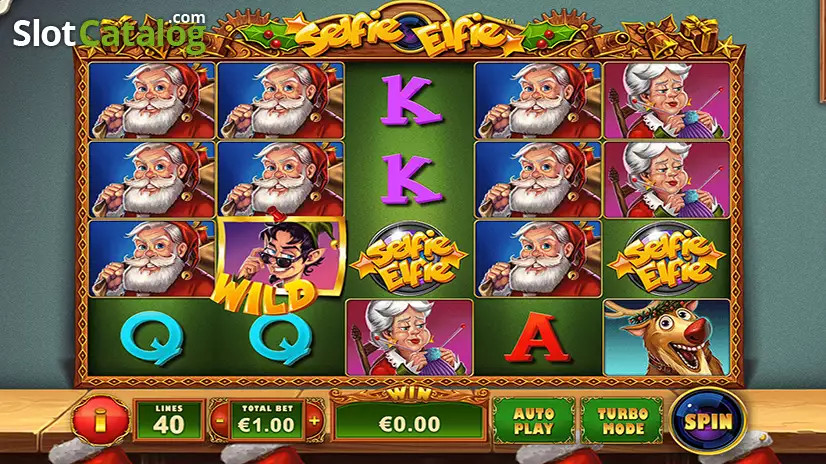
Task: Visit the SlotCatalog.com logo link
Action: [108, 33]
